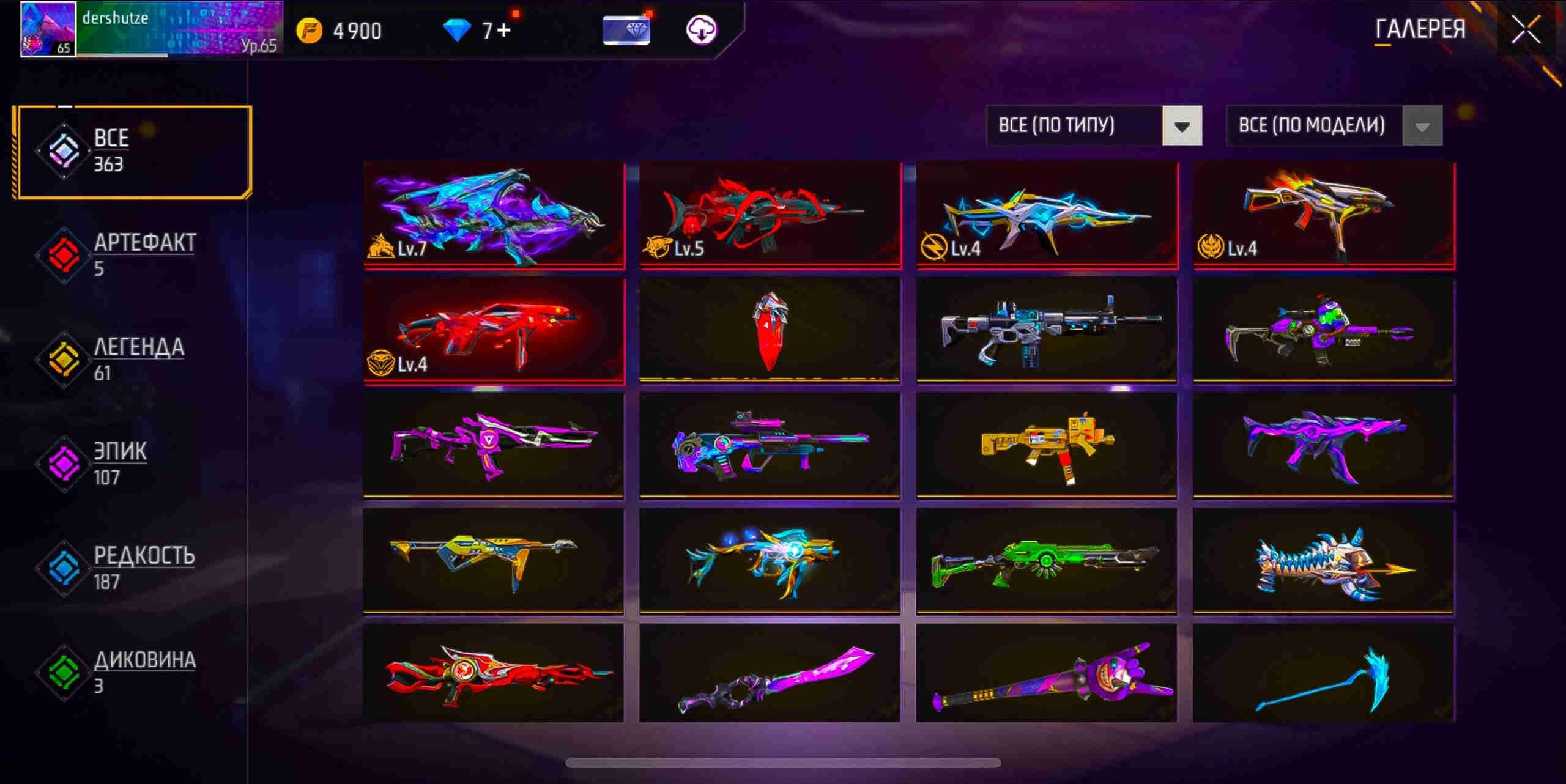Choose the red crystal item tile
The image size is (1566, 784).
coord(770,331)
